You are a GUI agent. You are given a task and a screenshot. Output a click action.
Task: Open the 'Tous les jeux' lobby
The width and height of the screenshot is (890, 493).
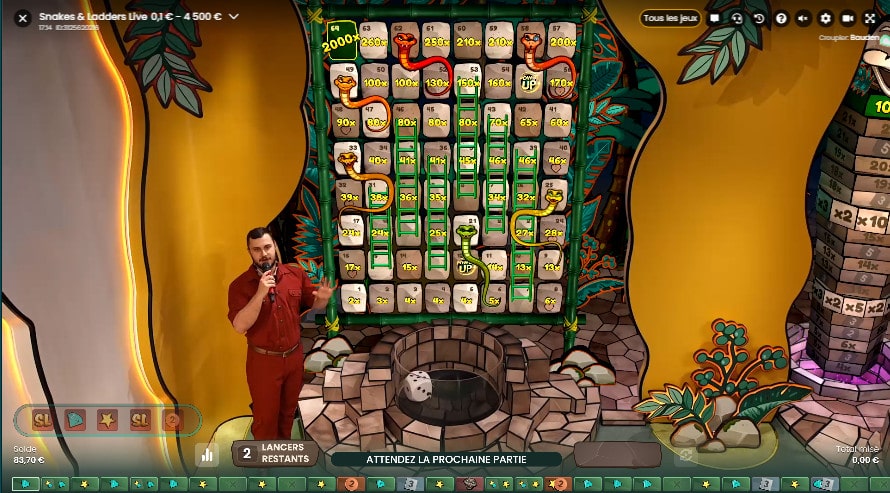(x=670, y=18)
